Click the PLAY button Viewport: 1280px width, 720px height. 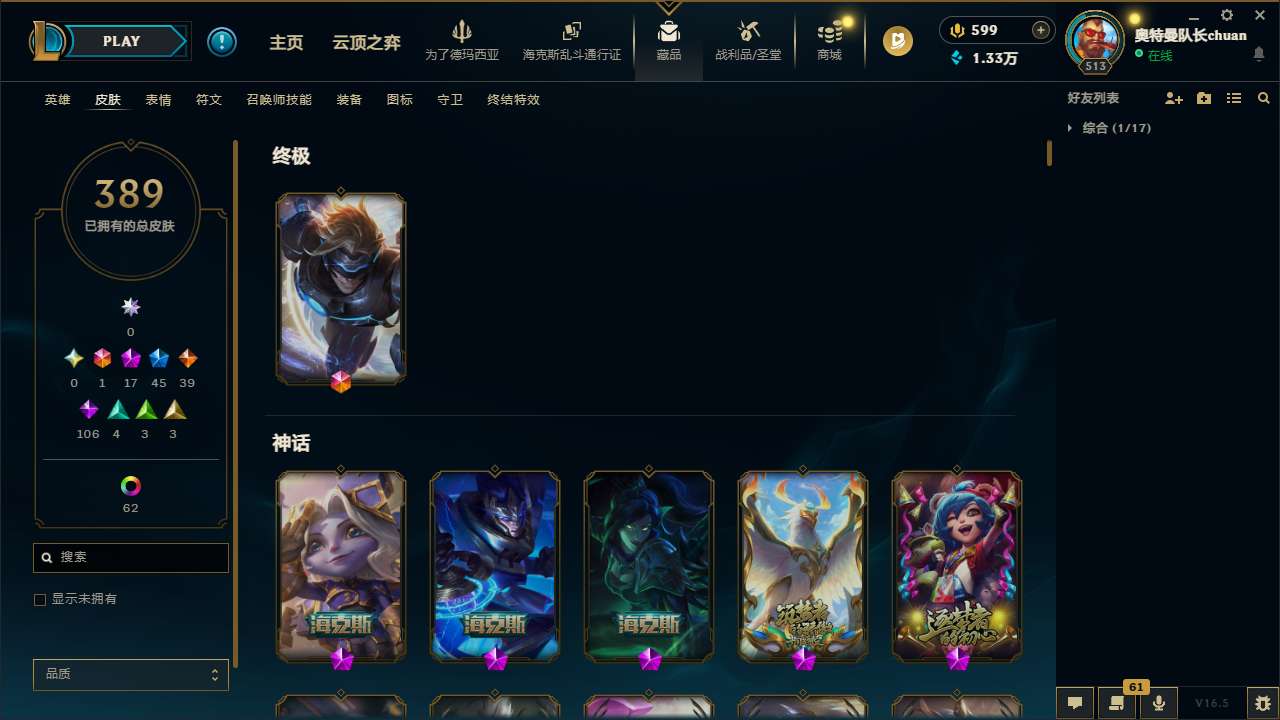121,41
